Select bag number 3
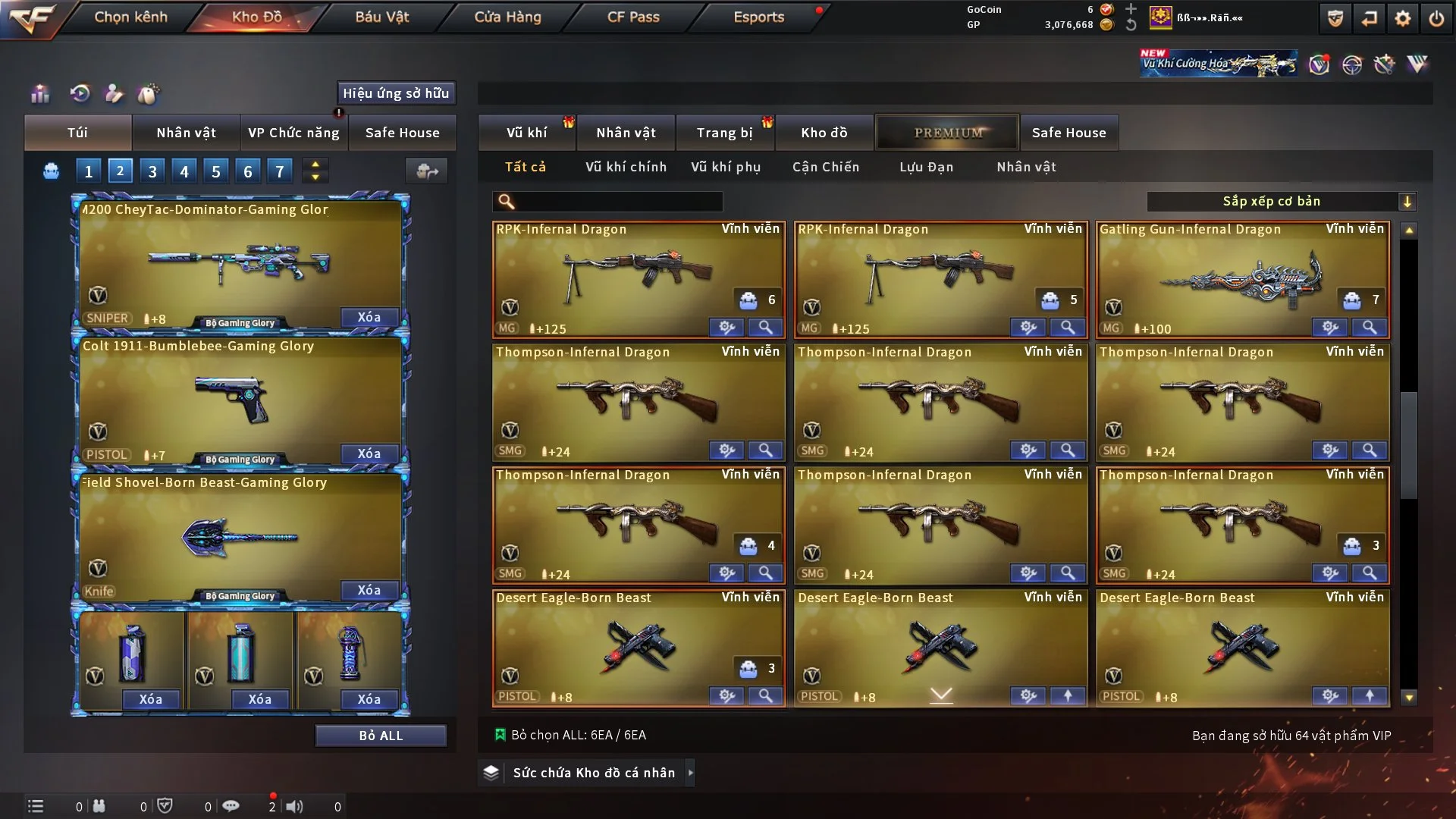1456x819 pixels. (x=152, y=171)
